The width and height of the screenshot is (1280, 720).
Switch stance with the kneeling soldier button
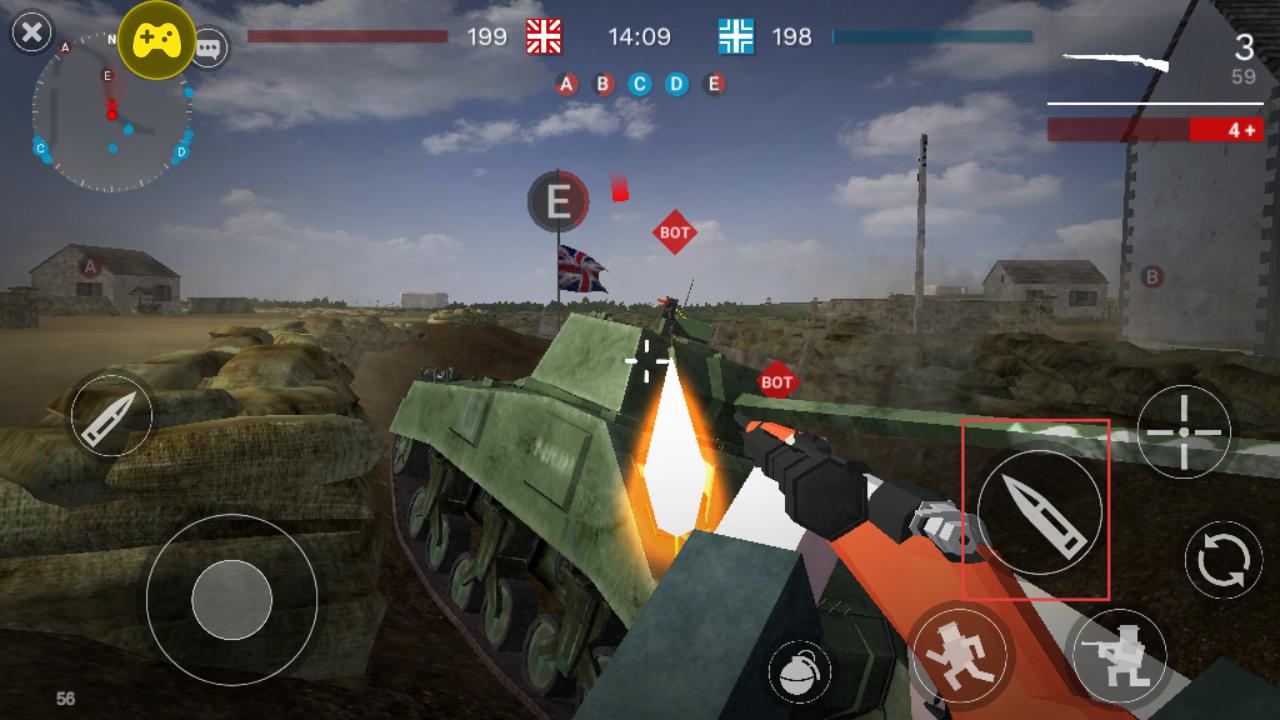click(1118, 655)
